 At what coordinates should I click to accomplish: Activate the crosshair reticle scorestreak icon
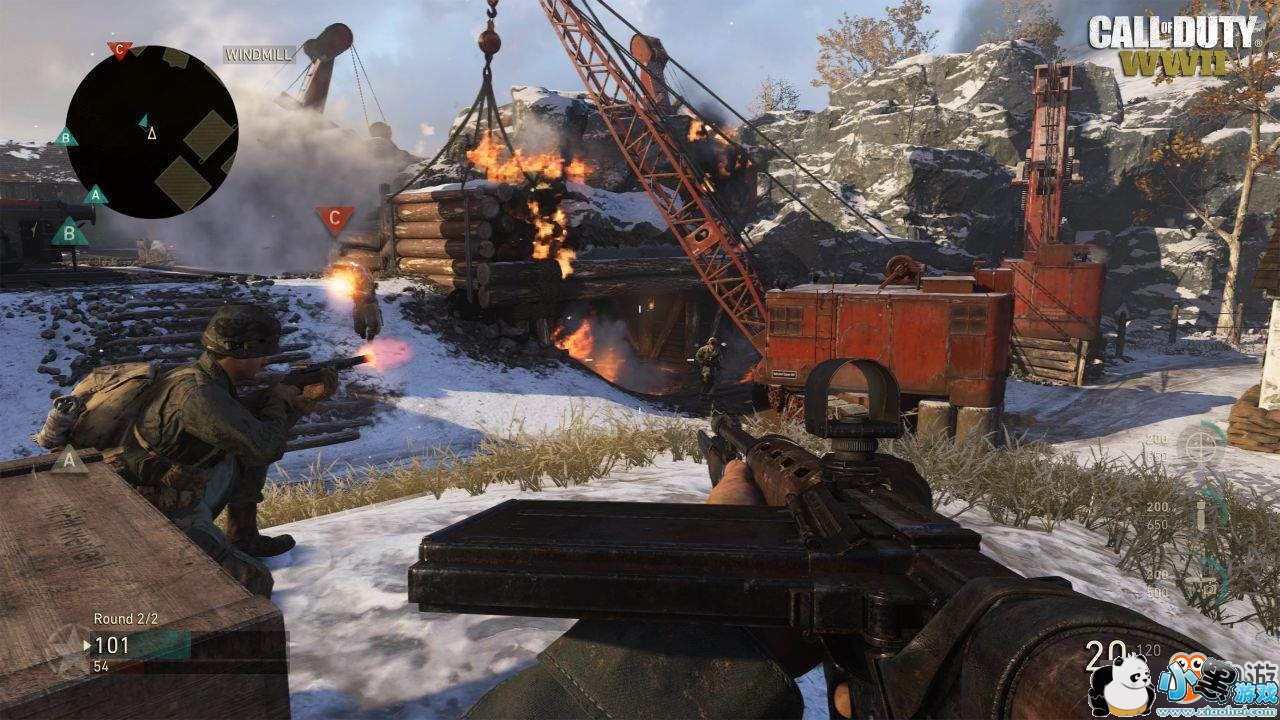(x=1201, y=444)
